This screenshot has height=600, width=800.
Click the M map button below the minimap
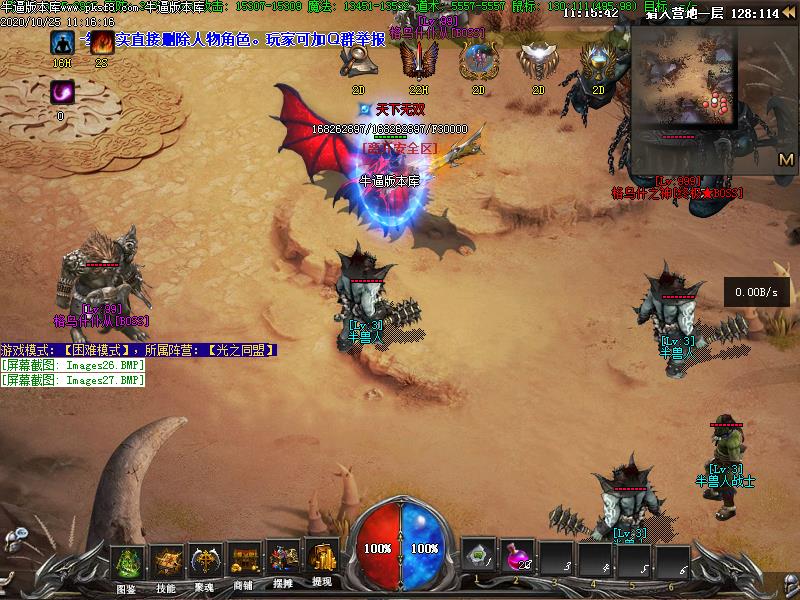pos(786,159)
